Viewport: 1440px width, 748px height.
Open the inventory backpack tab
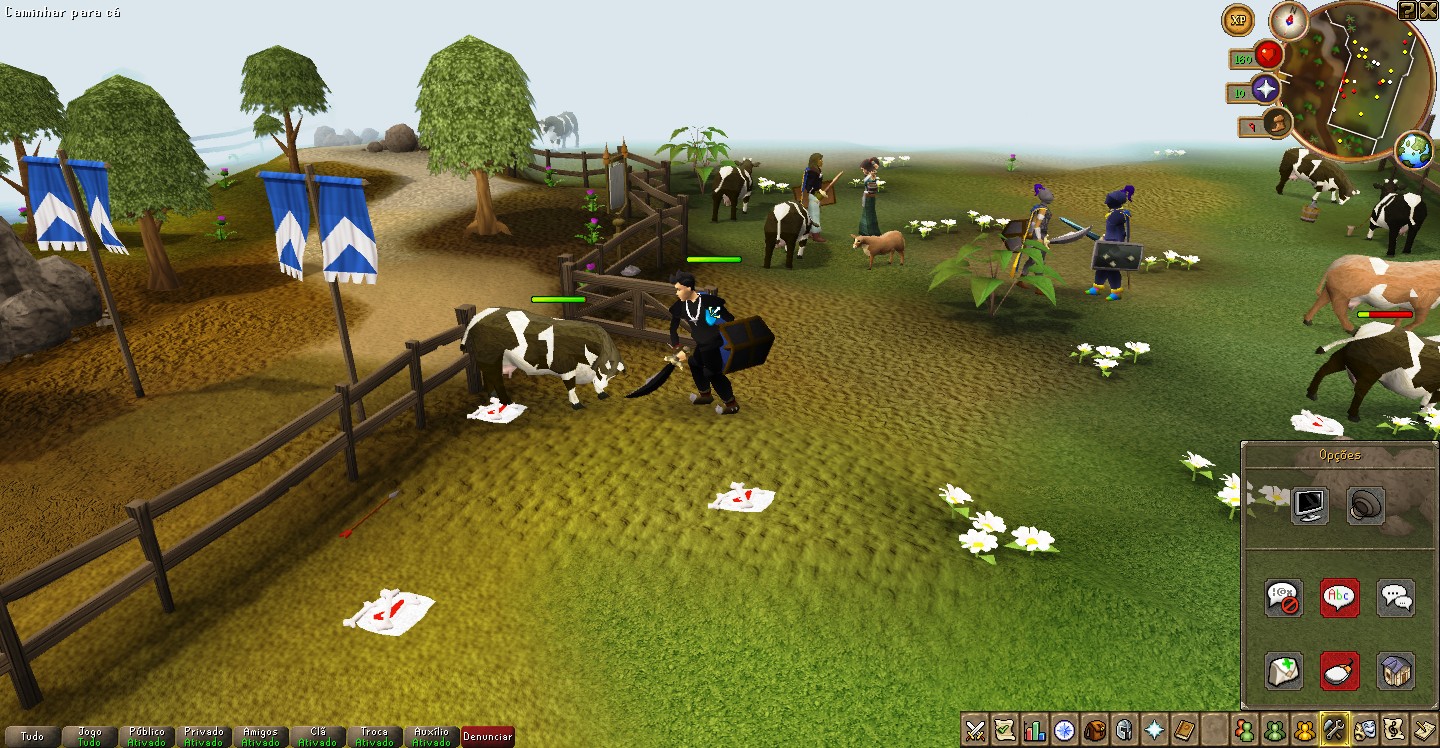(x=1096, y=729)
